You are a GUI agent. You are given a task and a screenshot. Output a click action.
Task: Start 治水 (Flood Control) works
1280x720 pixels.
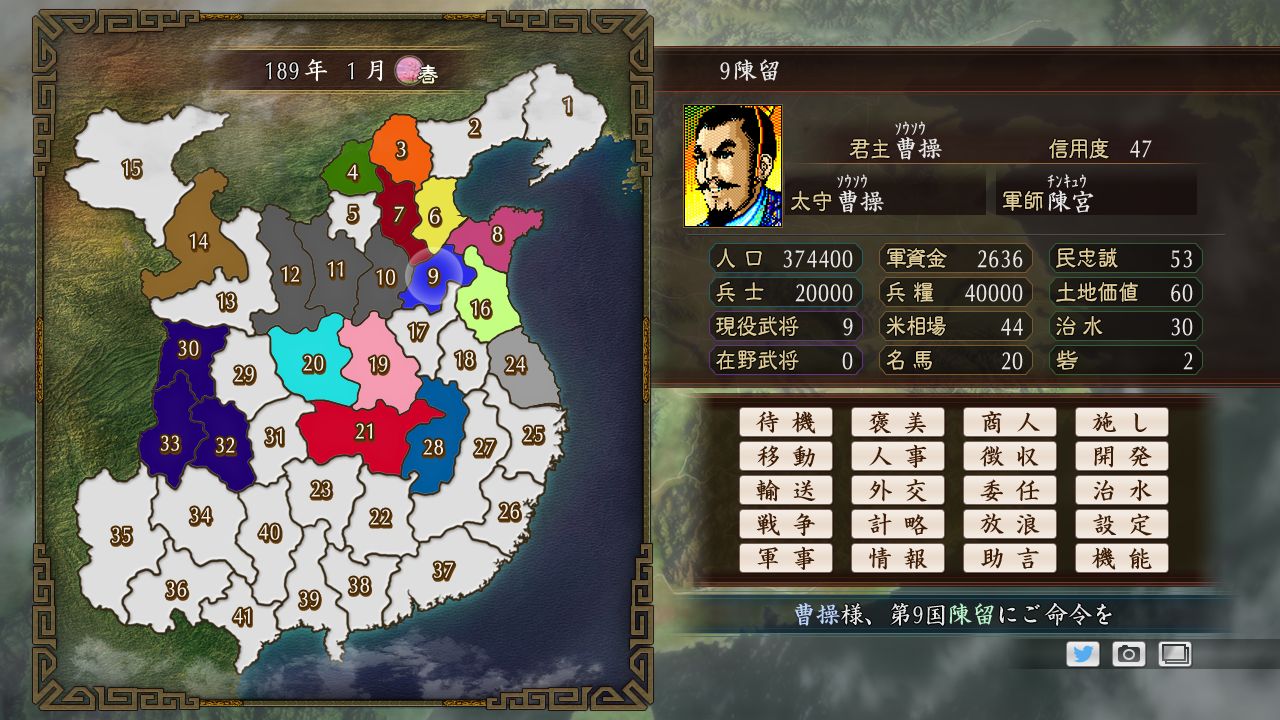click(1122, 490)
